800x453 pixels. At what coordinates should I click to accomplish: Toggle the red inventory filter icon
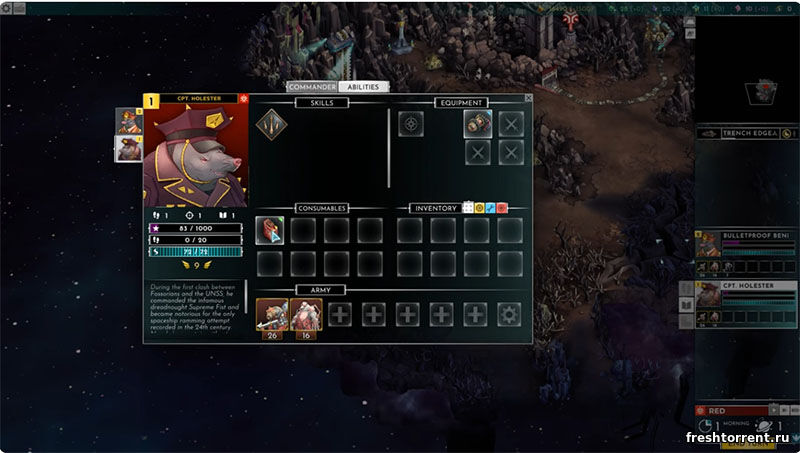[502, 208]
